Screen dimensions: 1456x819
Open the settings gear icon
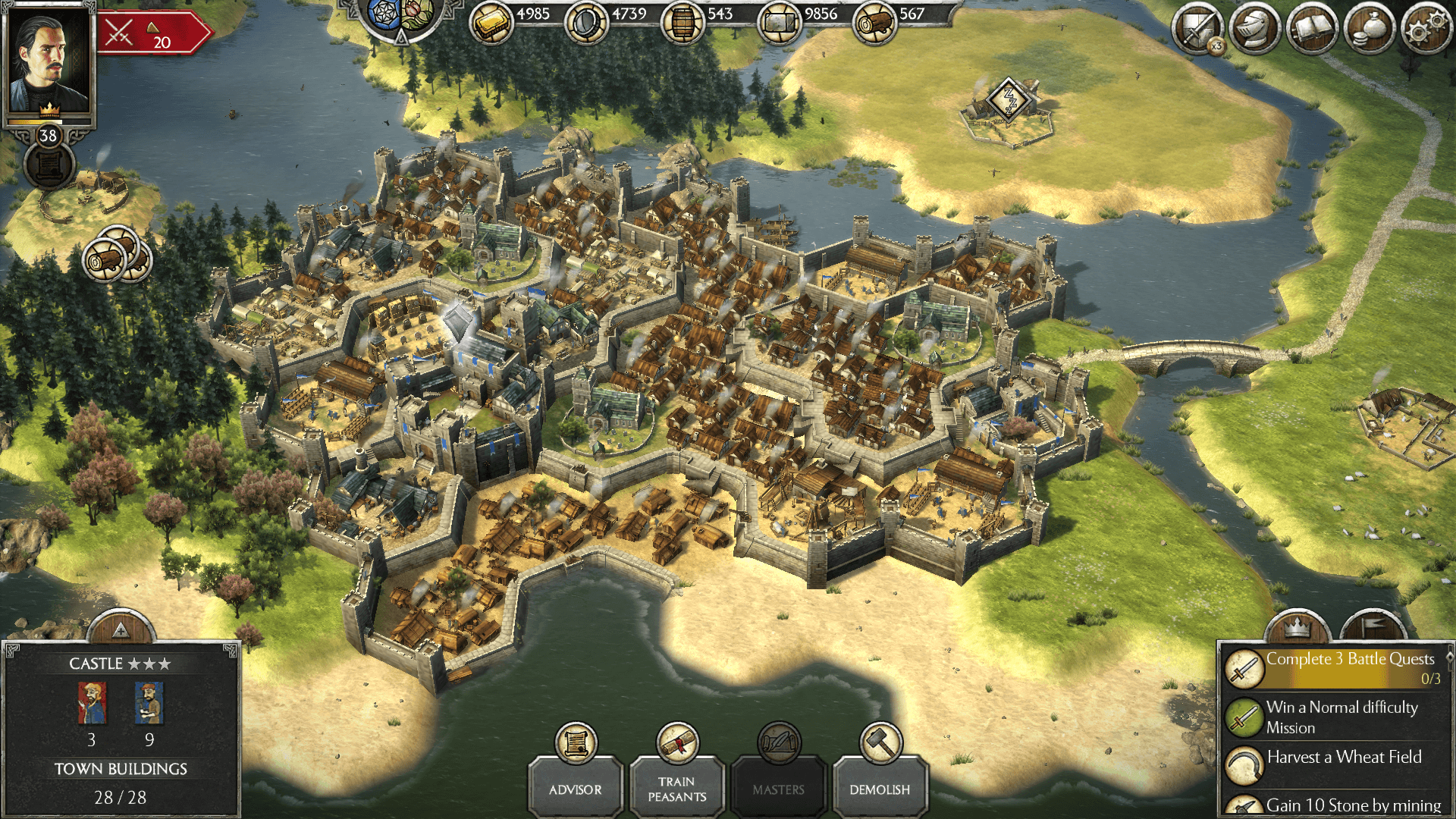pyautogui.click(x=1426, y=30)
